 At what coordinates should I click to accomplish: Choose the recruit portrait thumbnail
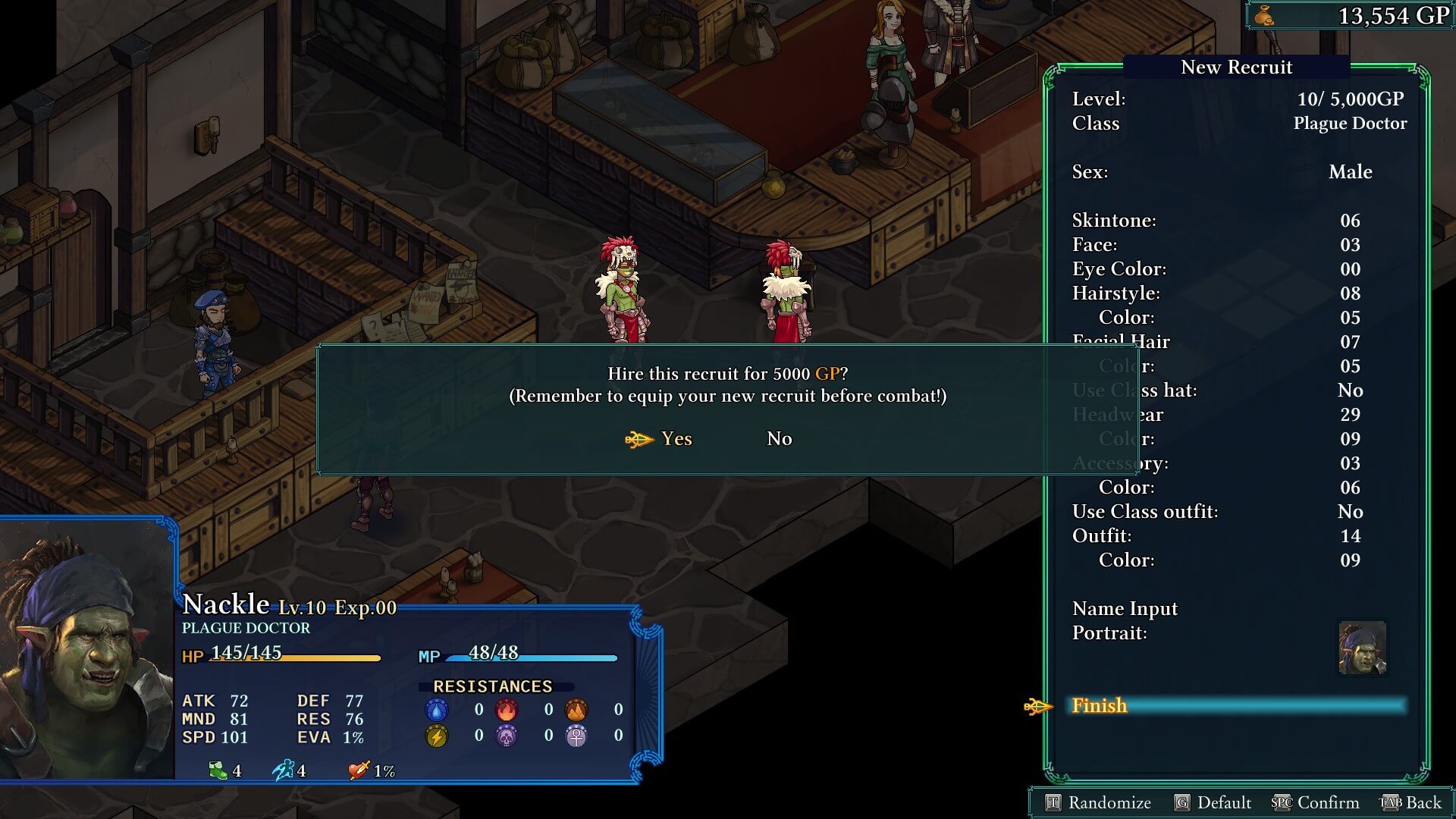tap(1362, 648)
